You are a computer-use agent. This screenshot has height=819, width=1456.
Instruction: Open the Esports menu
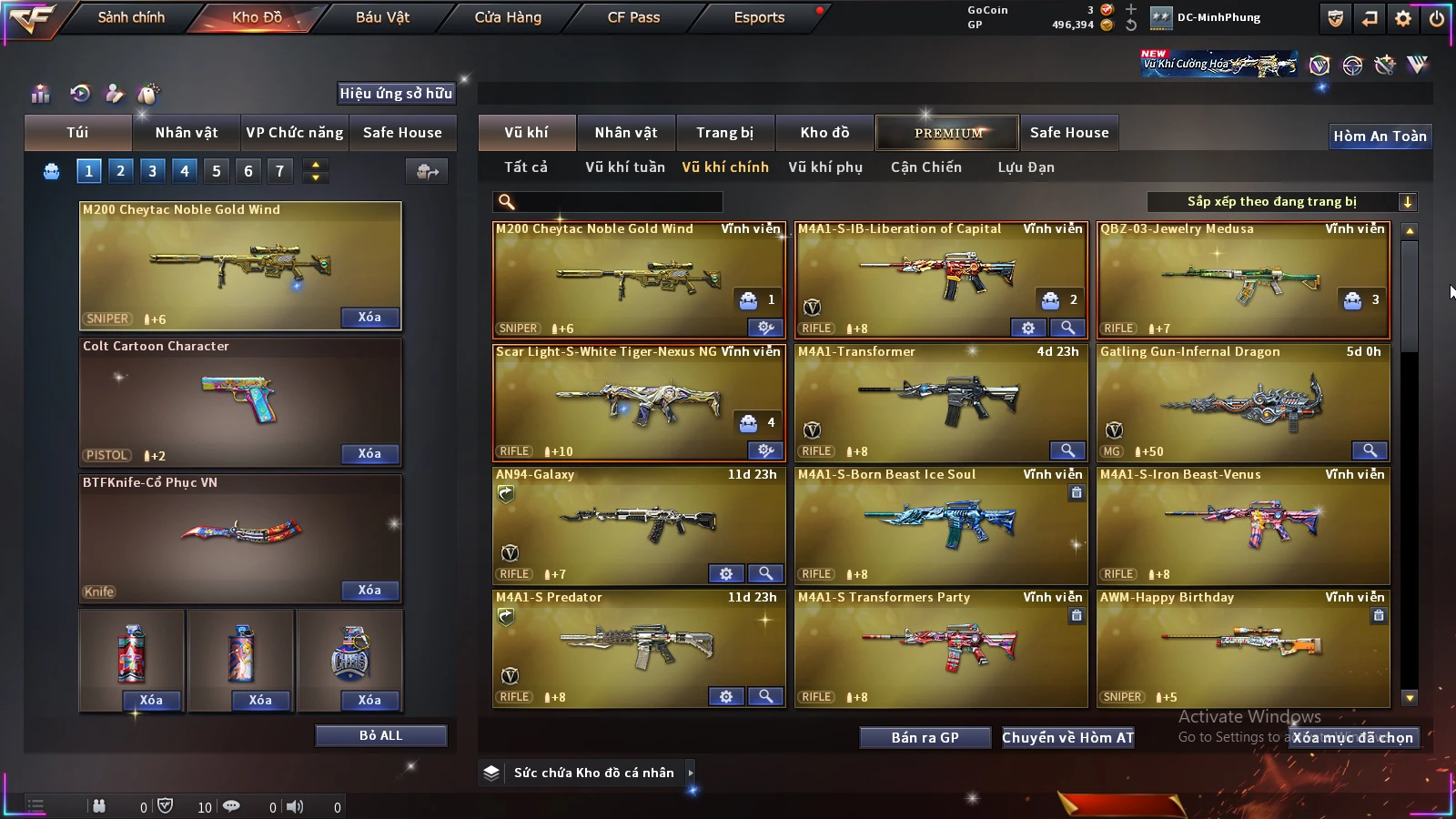759,17
